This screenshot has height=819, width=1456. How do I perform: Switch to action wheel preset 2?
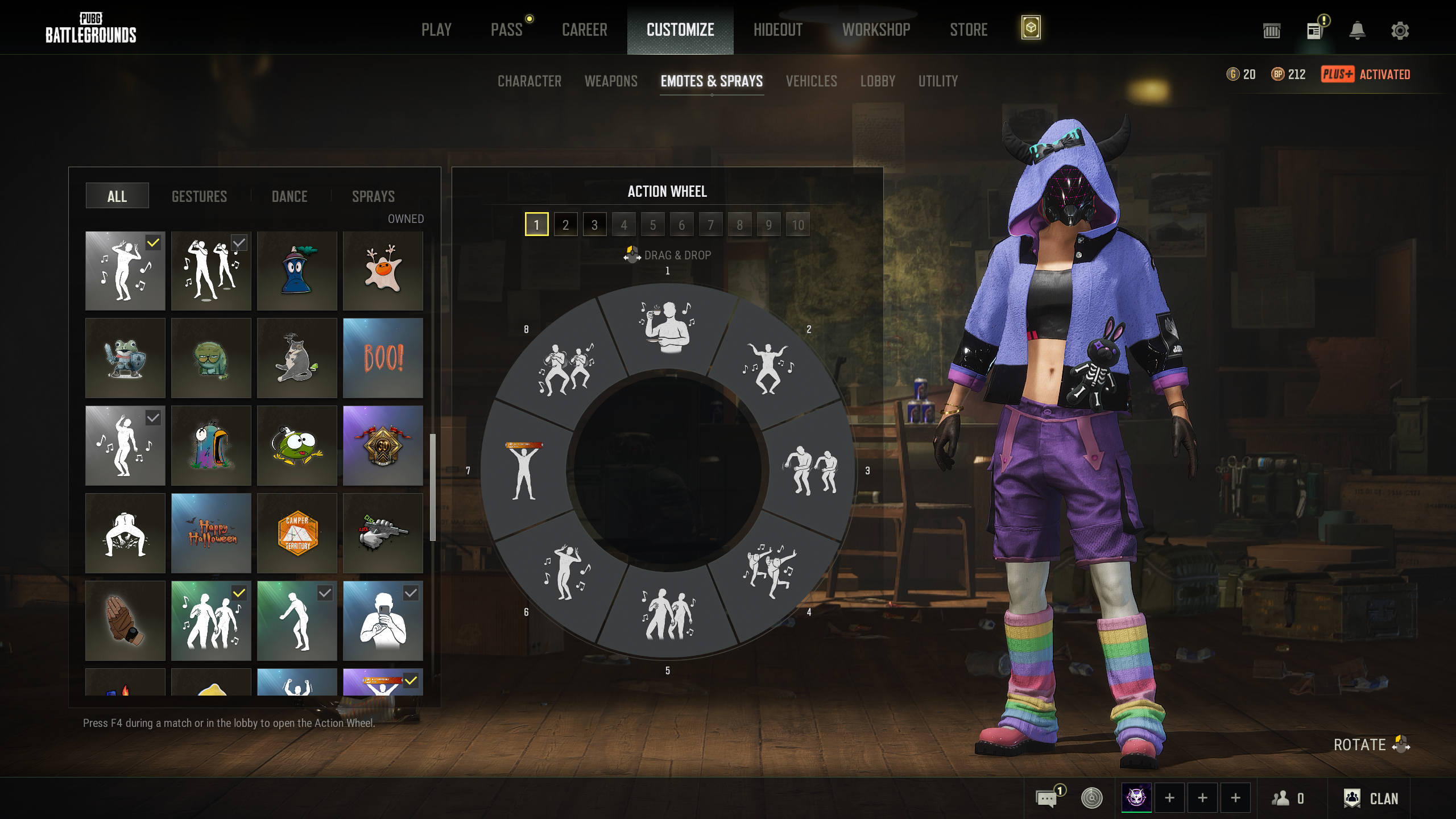pyautogui.click(x=565, y=225)
